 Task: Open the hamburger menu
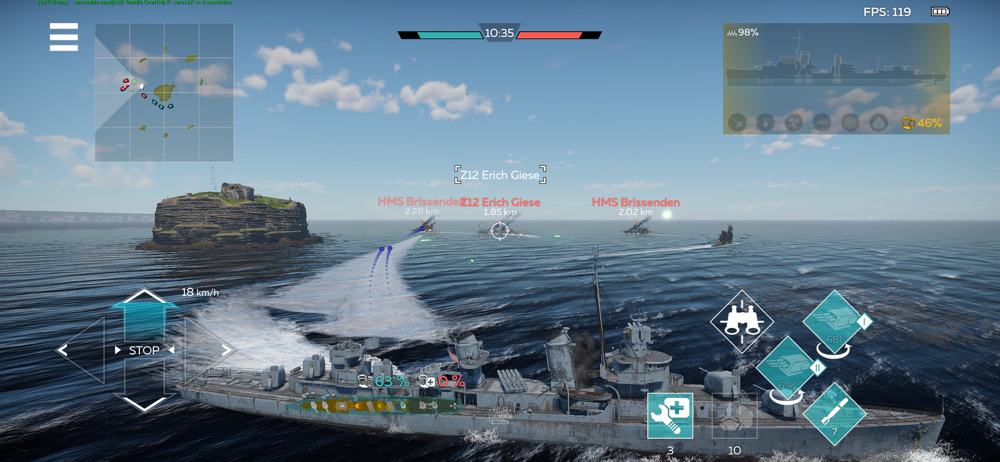click(x=64, y=37)
